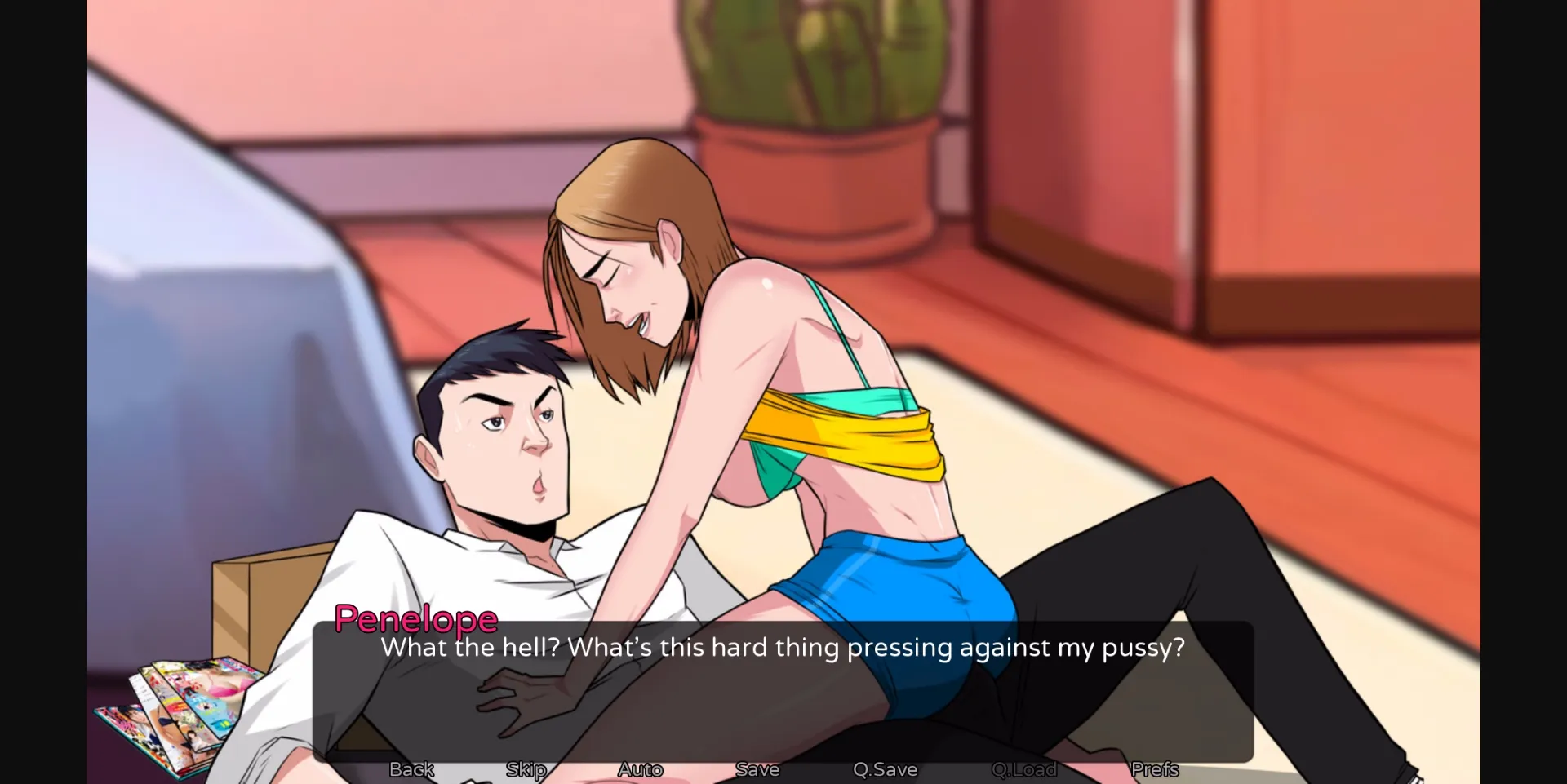Open the Prefs settings screen
1567x784 pixels.
click(1154, 768)
